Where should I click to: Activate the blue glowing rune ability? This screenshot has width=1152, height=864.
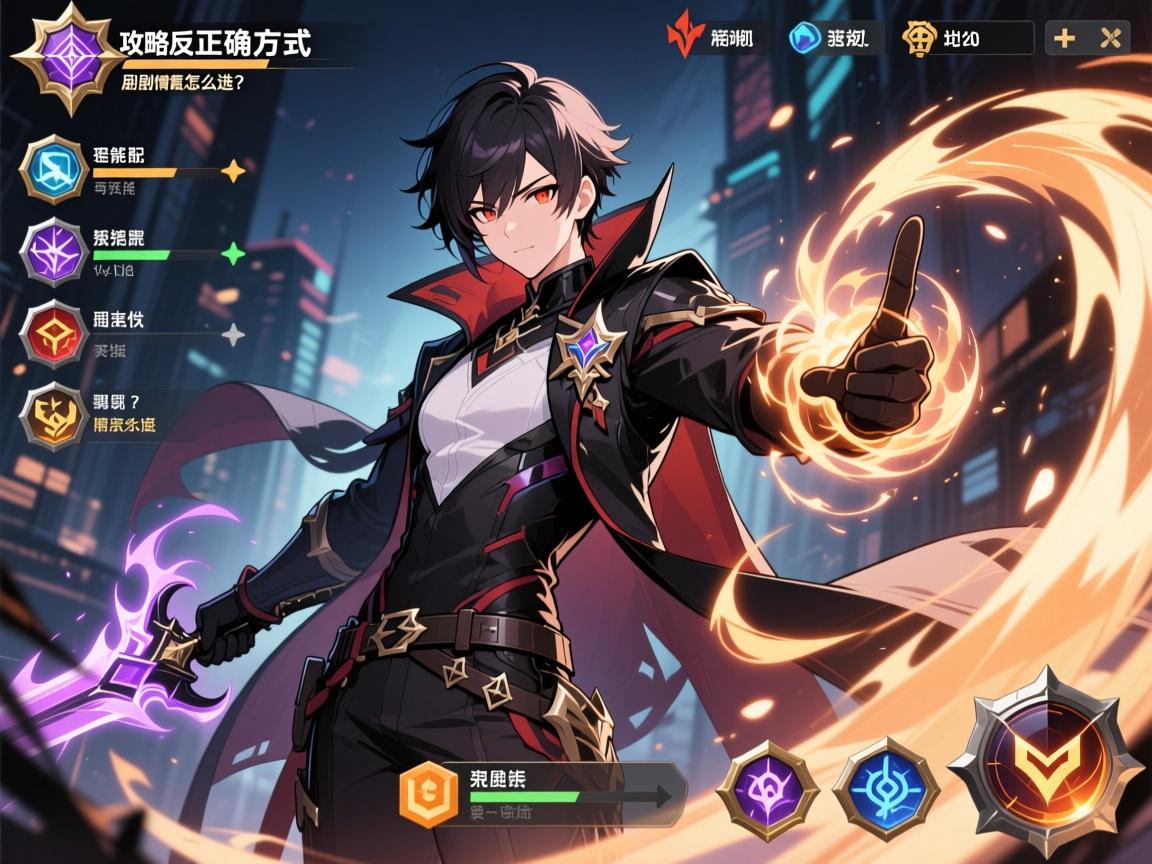point(885,788)
